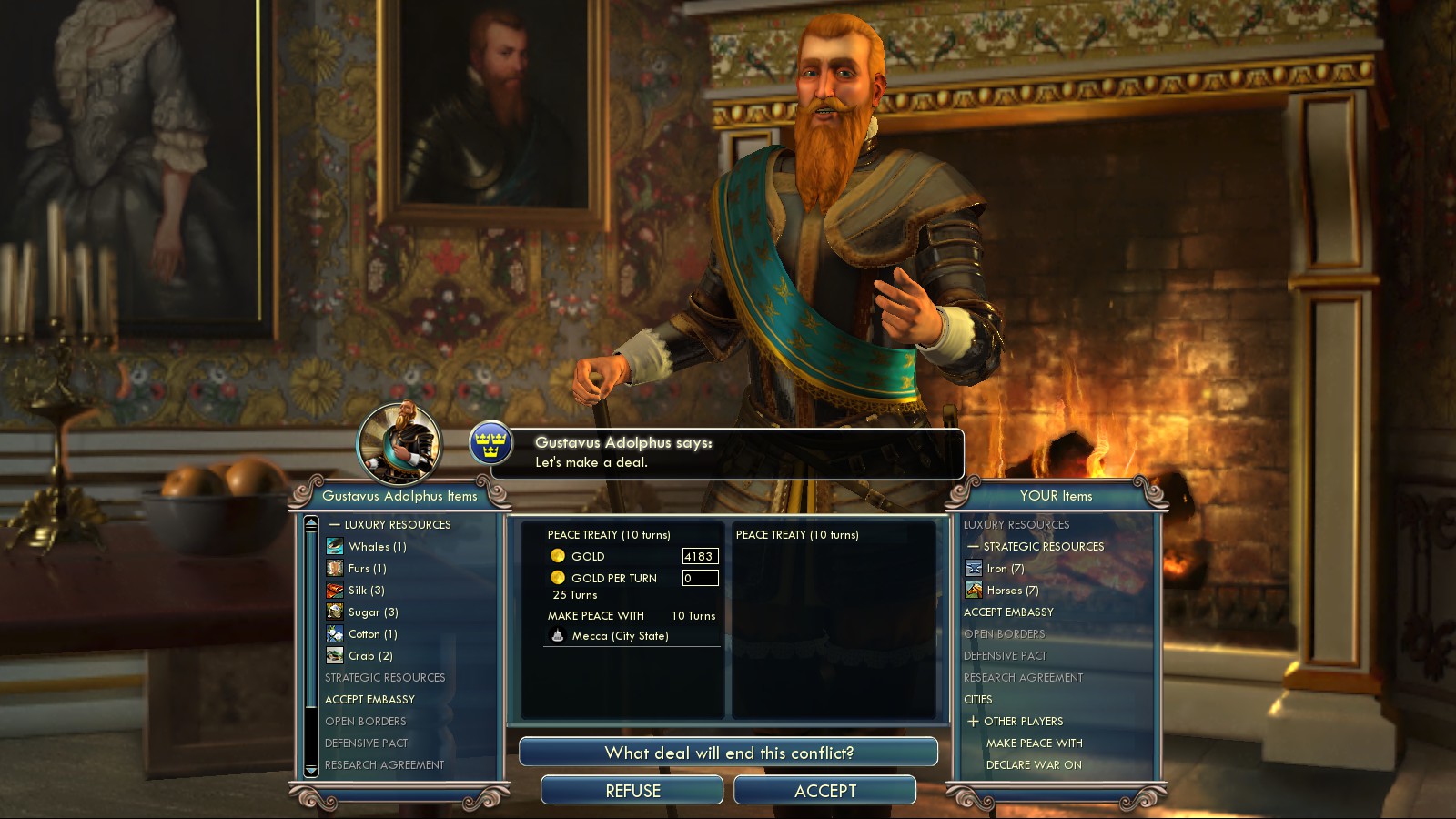Offer your Accept Embassy item

coord(1008,612)
